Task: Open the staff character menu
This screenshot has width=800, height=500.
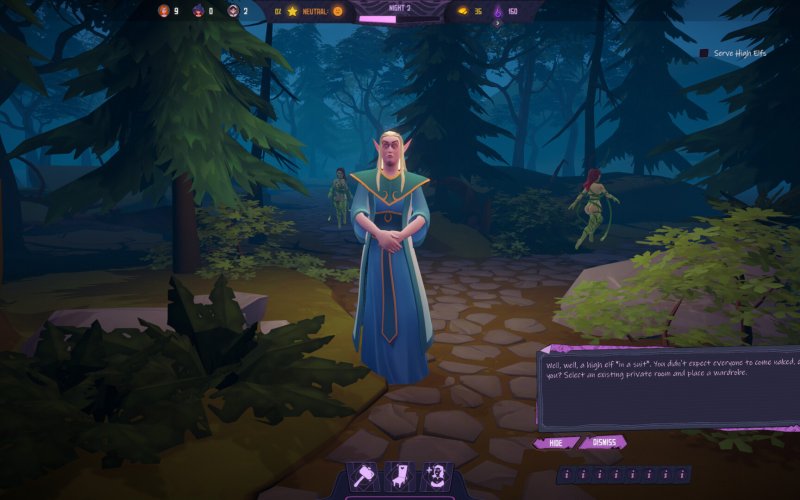Action: pos(435,477)
